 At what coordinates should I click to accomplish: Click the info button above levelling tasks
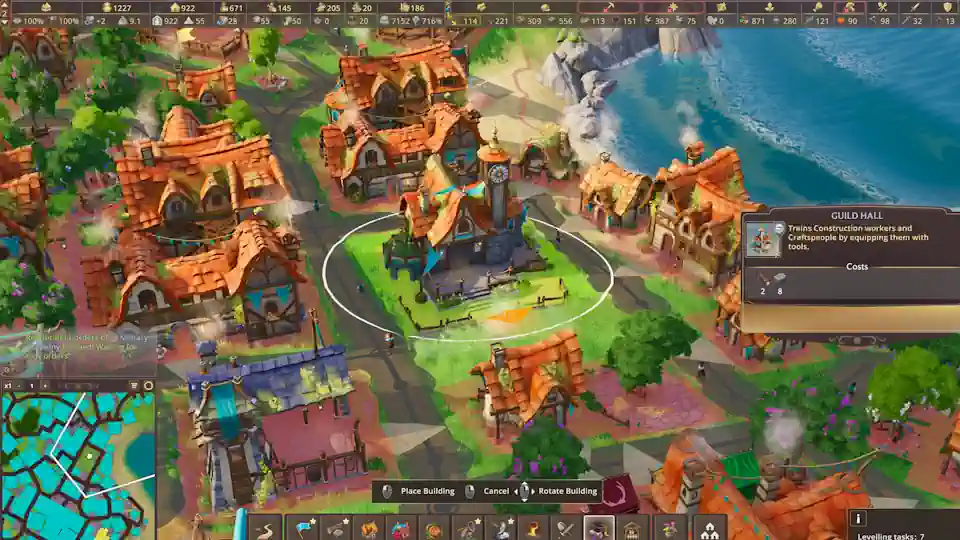857,518
